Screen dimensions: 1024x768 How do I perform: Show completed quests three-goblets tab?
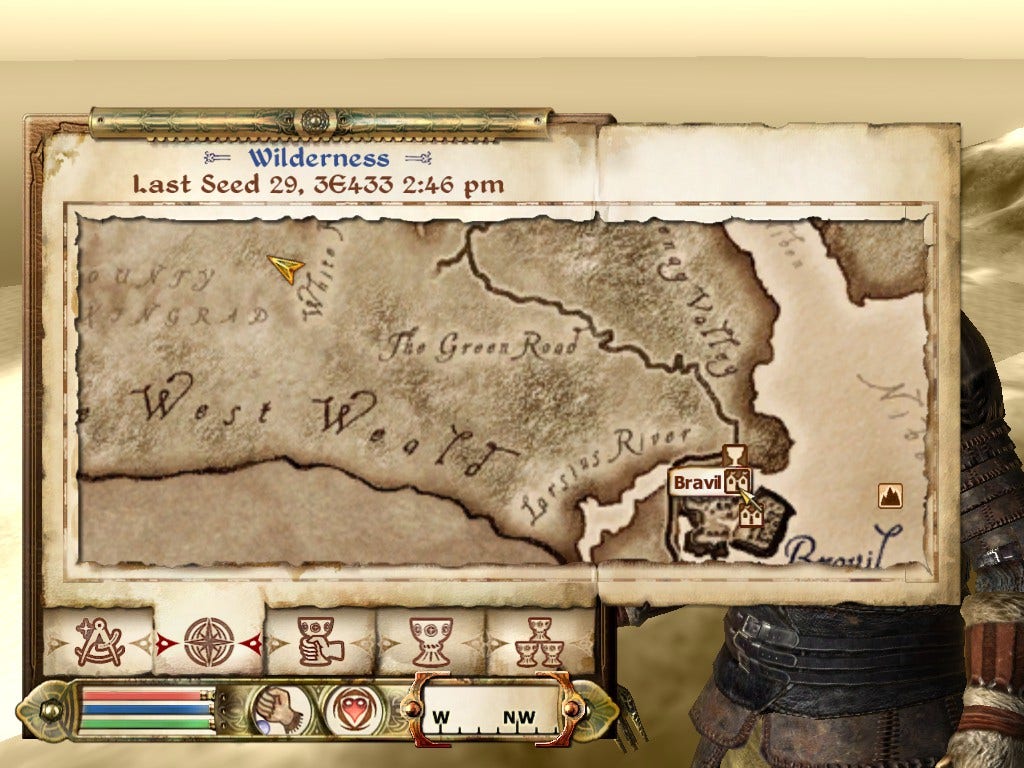coord(540,642)
